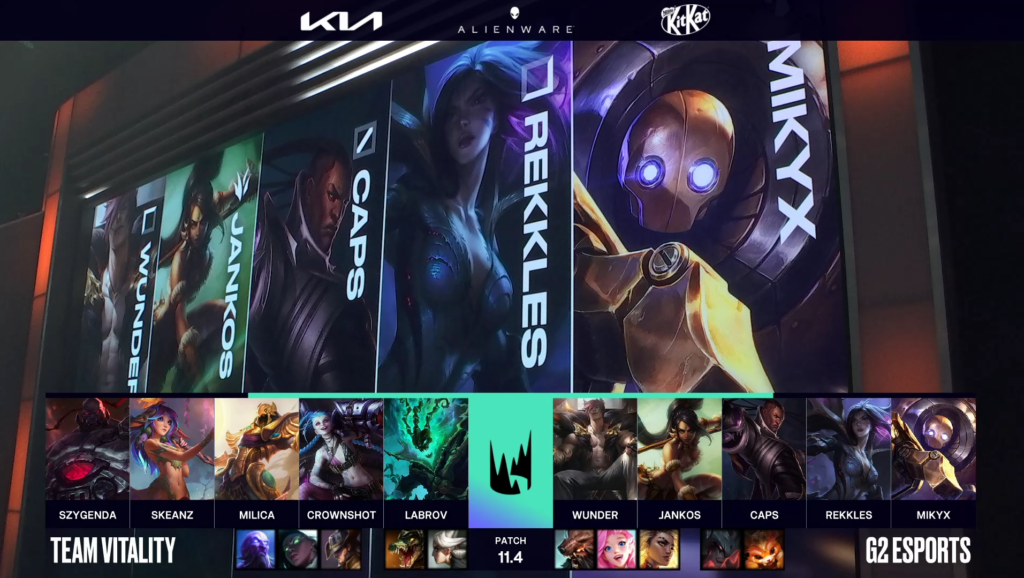Viewport: 1024px width, 578px height.
Task: Choose Jankos's Nidalee portrait
Action: click(x=680, y=449)
